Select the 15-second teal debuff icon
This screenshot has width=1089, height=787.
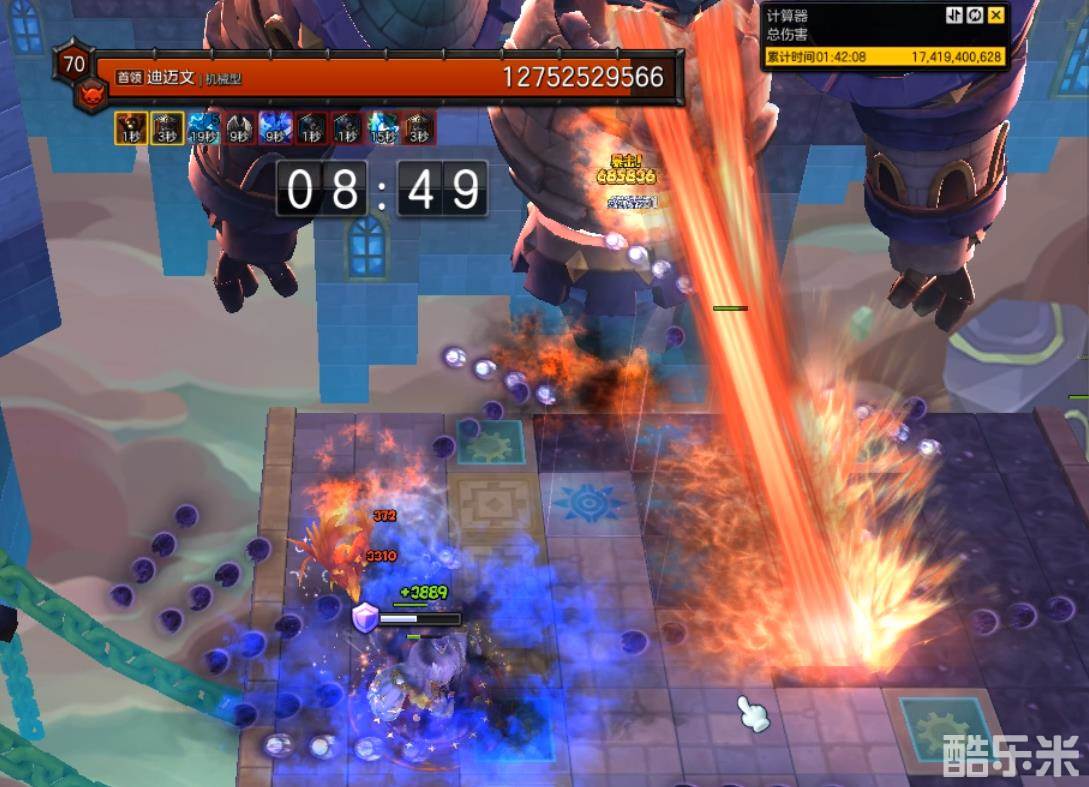(383, 128)
